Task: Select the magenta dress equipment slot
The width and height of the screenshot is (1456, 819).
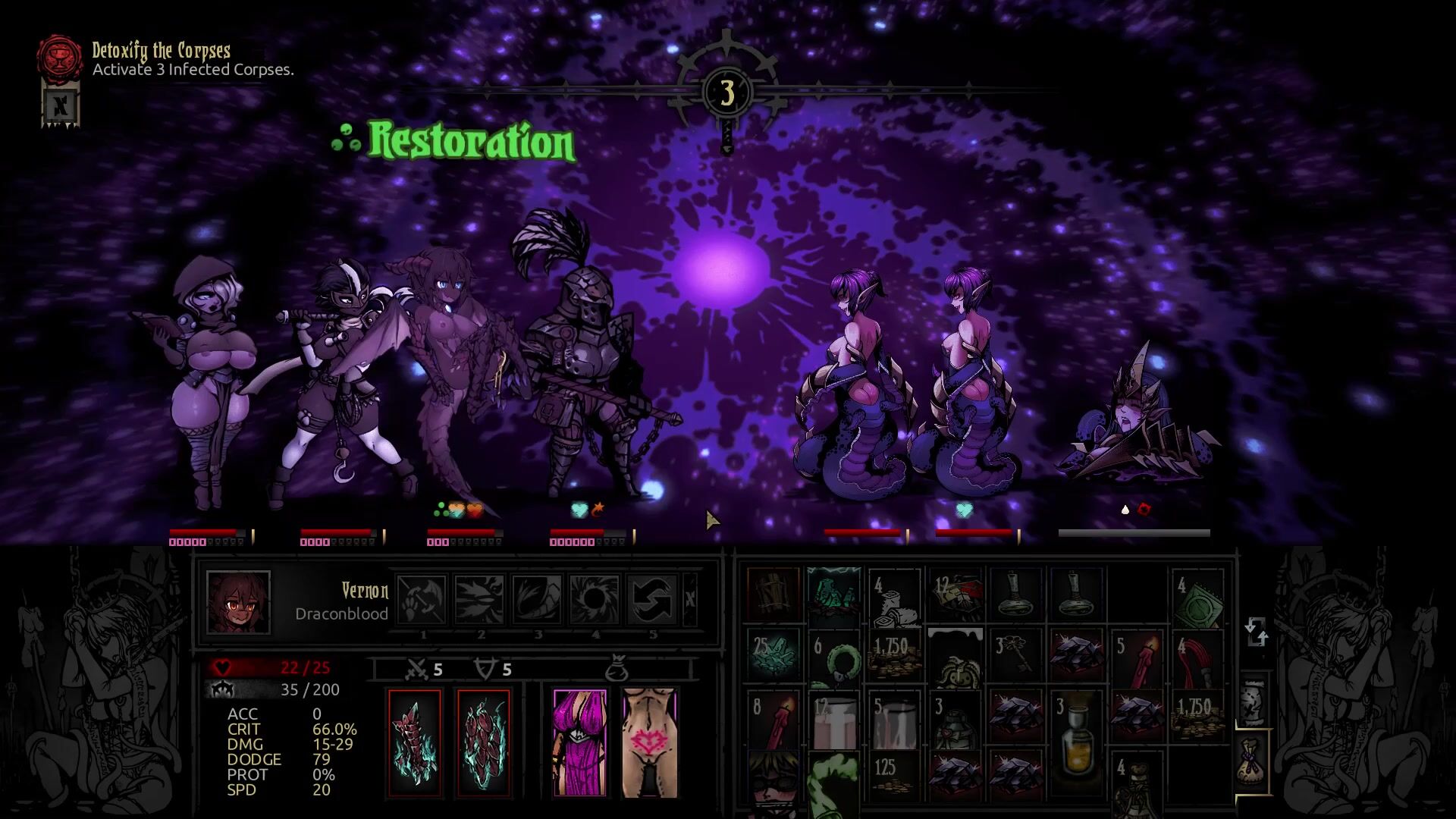Action: point(580,743)
